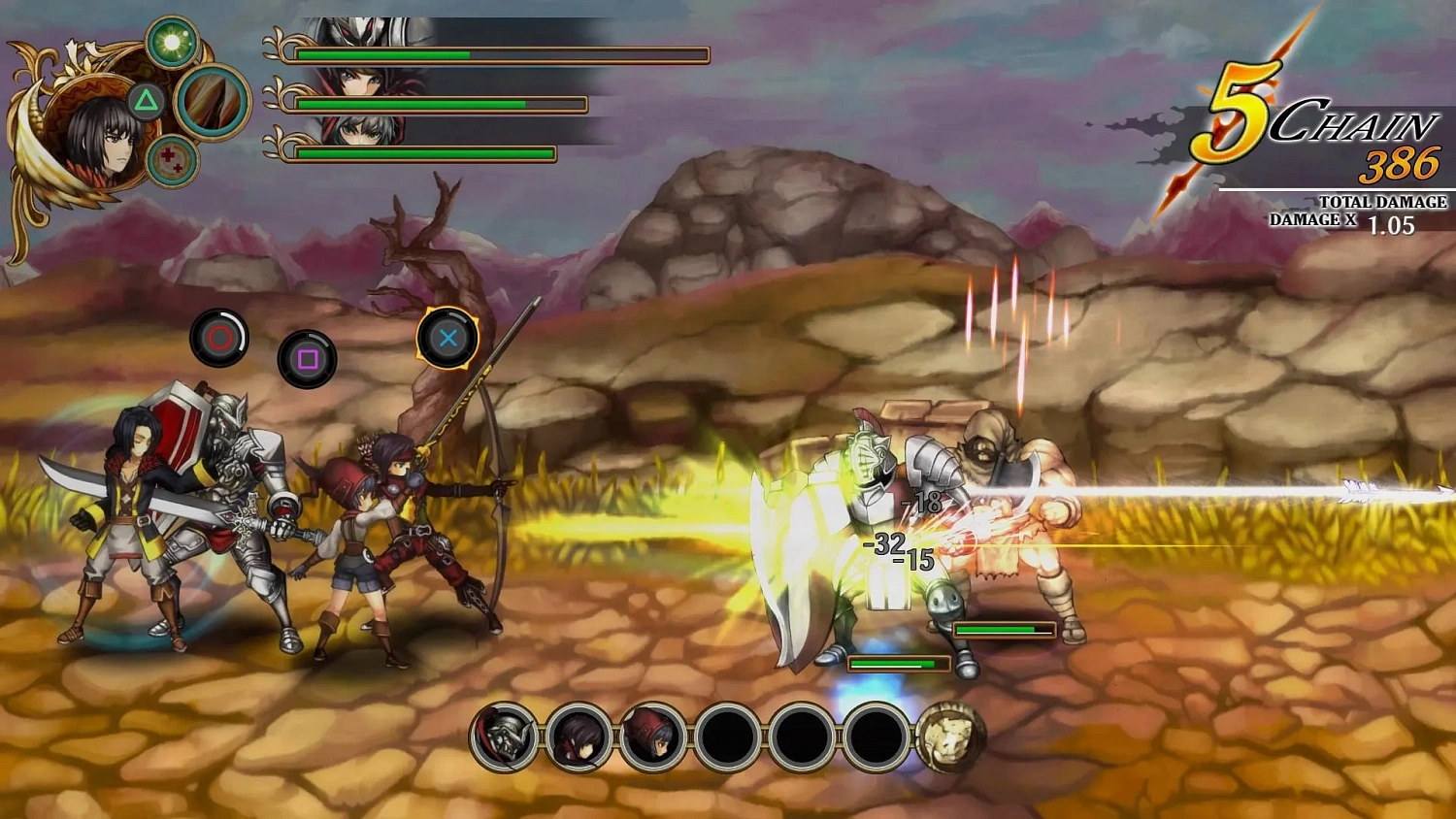Screen dimensions: 1456x819
Task: Expand the second ally health bar row
Action: tap(442, 102)
